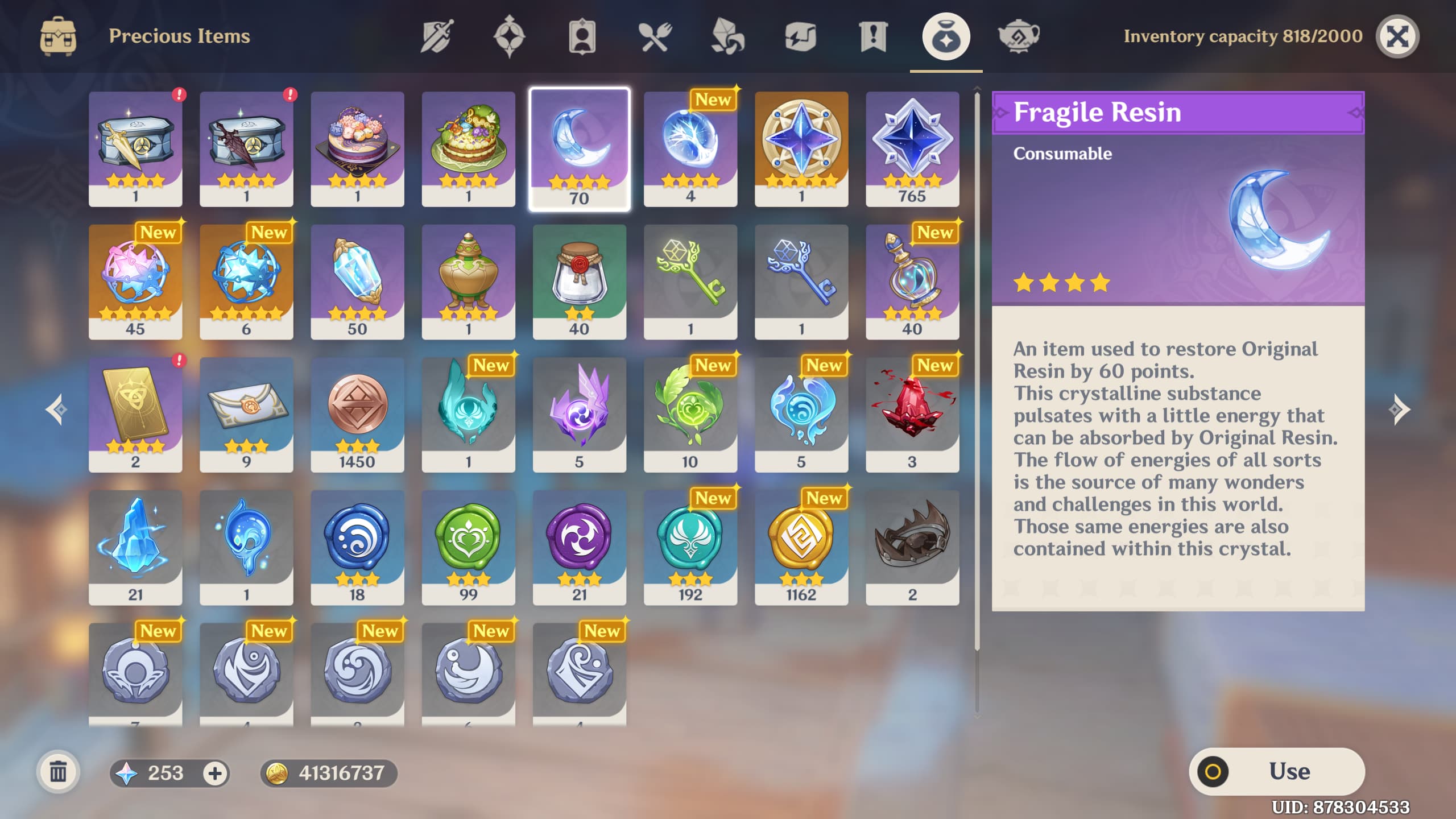The height and width of the screenshot is (819, 1456).
Task: Select the stack of 45 Intertwined Fates
Action: pyautogui.click(x=135, y=281)
